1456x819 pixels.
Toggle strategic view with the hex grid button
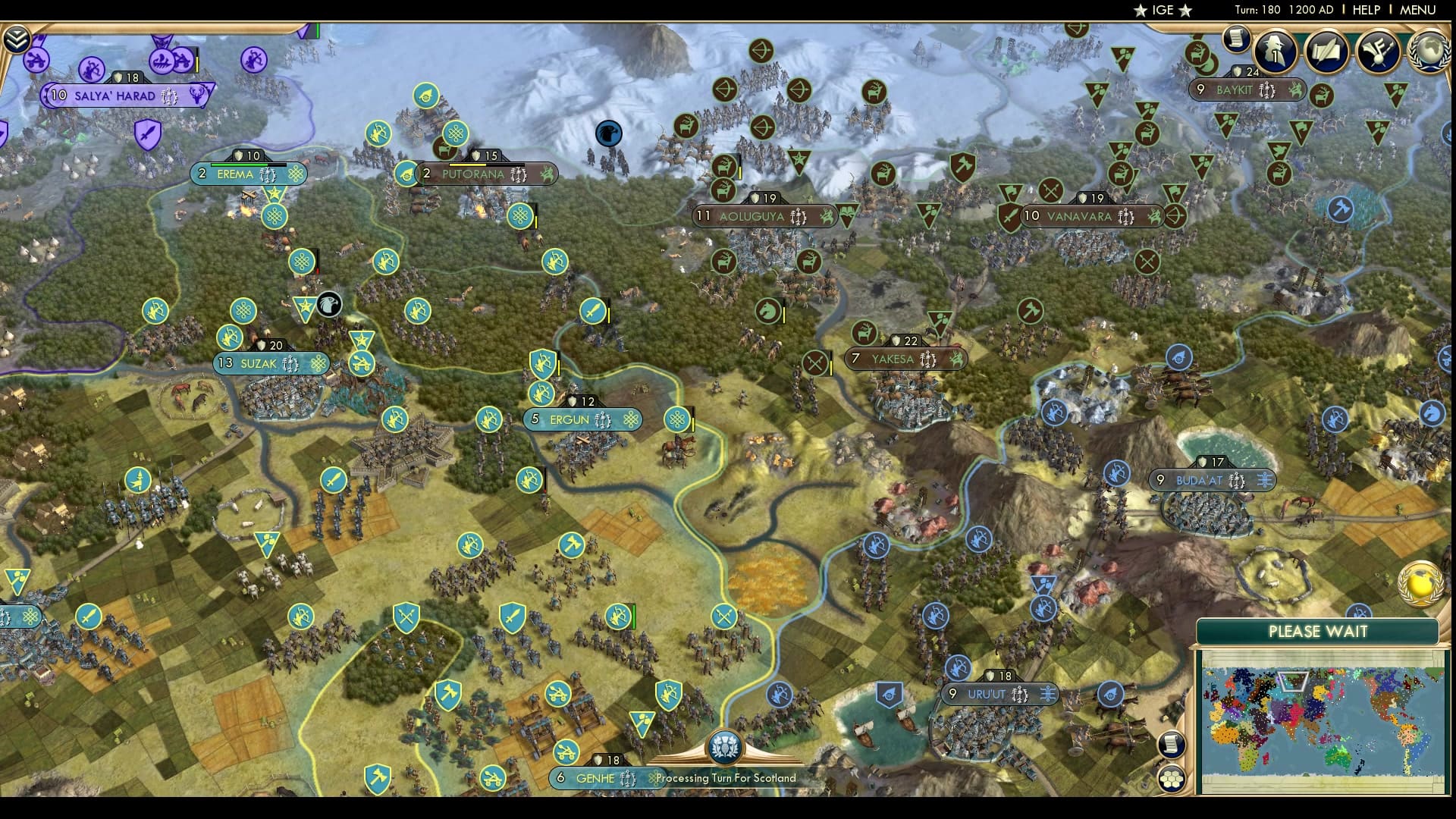[1173, 777]
